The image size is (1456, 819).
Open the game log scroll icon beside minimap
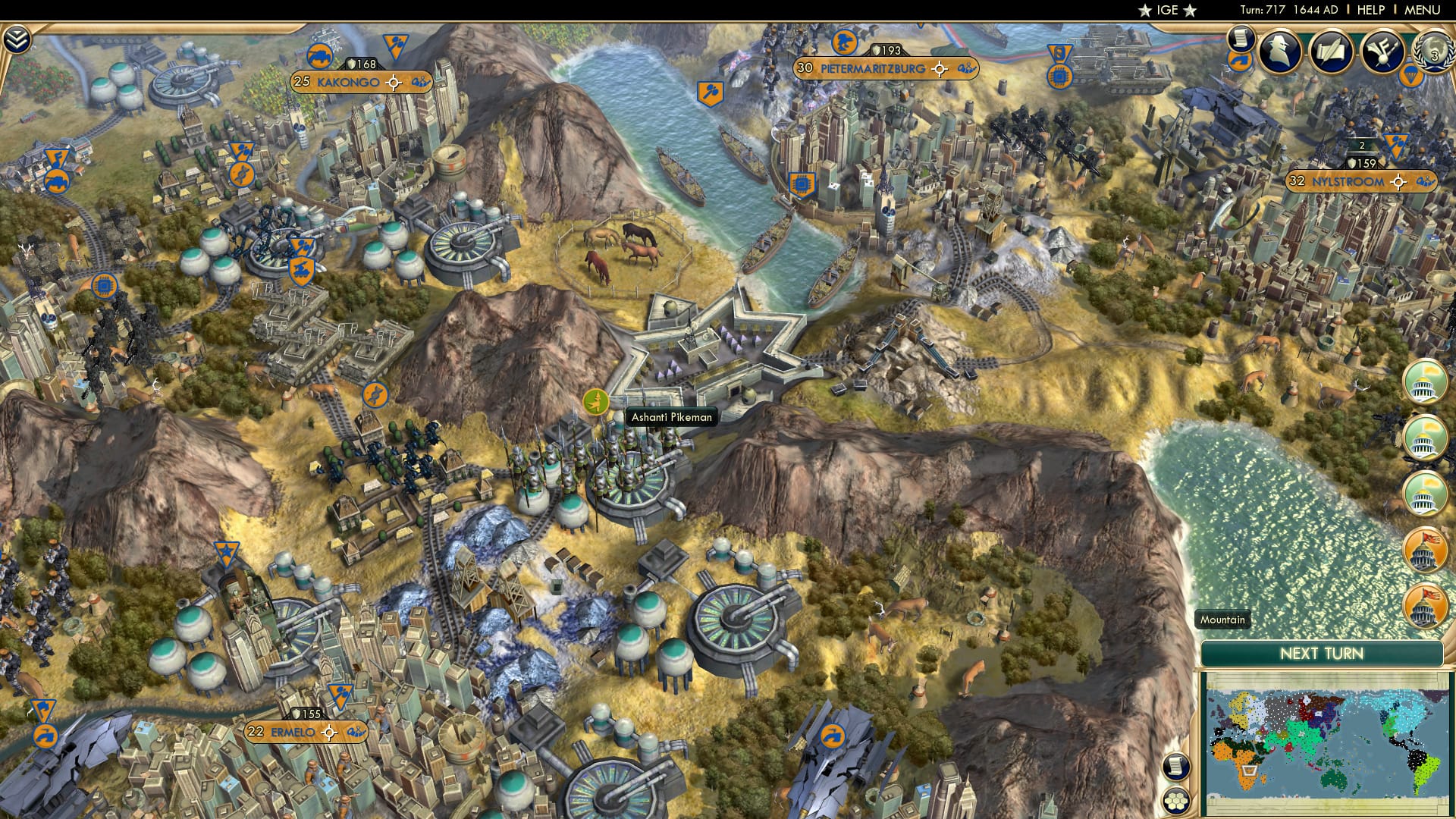1175,767
